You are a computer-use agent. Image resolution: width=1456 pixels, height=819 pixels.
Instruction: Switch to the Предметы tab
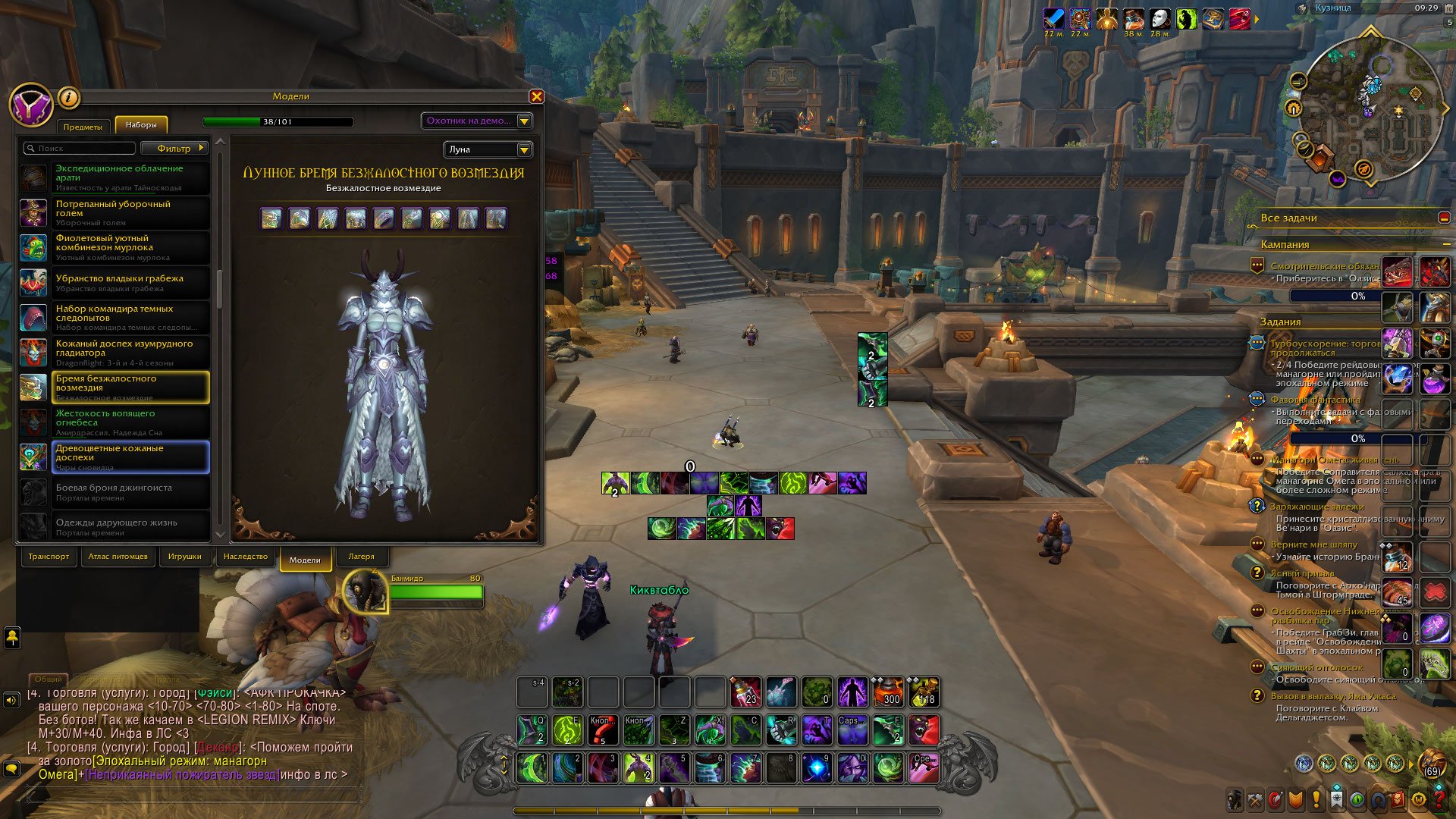pyautogui.click(x=83, y=127)
